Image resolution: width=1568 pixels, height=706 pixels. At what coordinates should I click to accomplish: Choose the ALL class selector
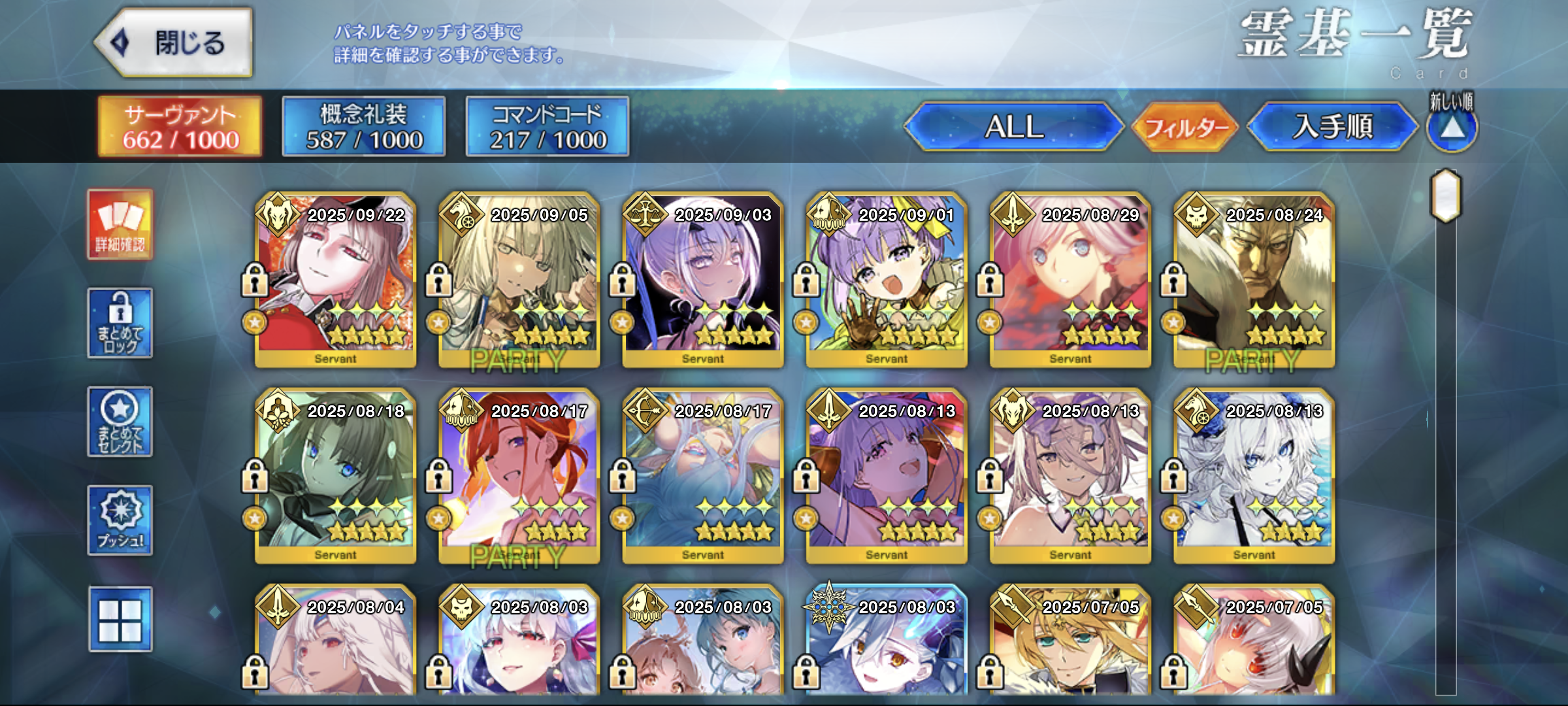[x=1014, y=127]
